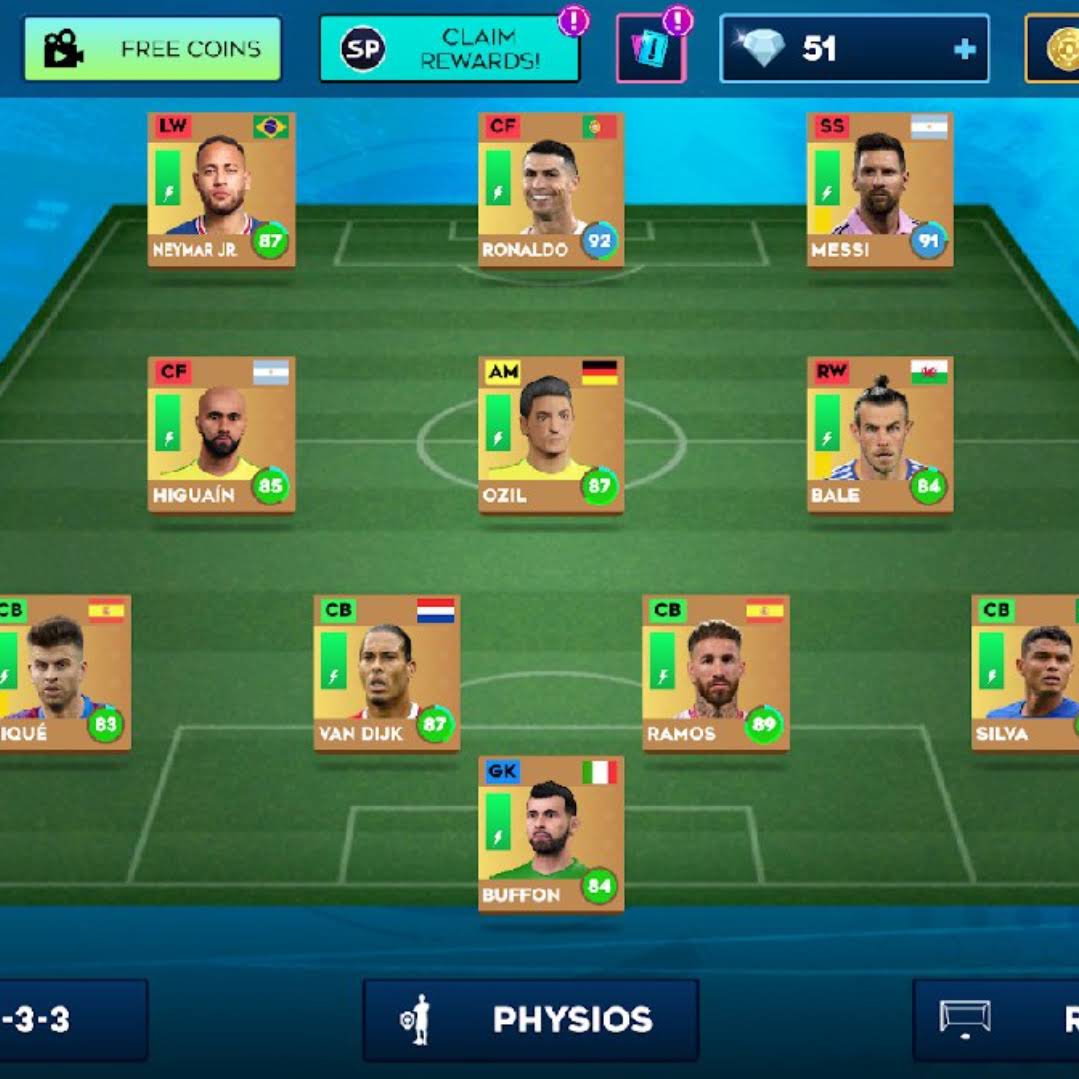
Task: Open the pink card pack icon
Action: (650, 48)
